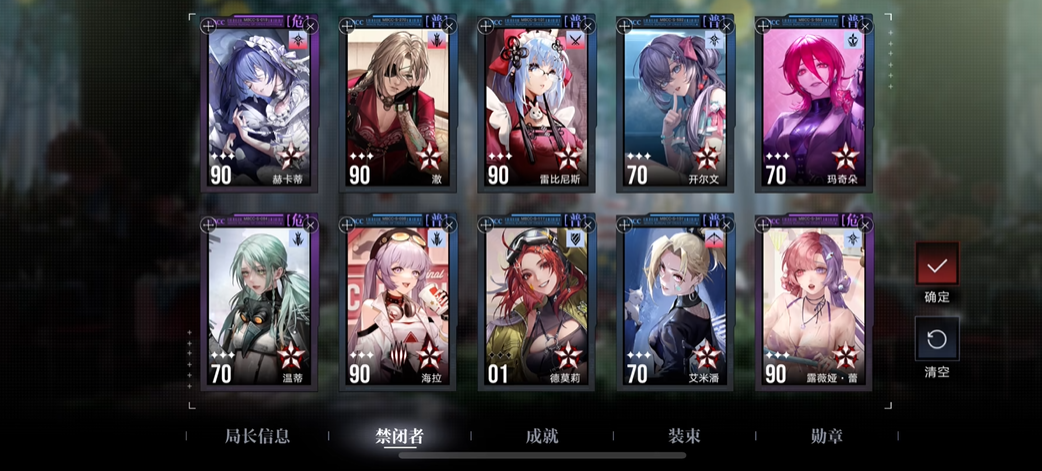Switch to the 局长信息 tab

coord(257,436)
